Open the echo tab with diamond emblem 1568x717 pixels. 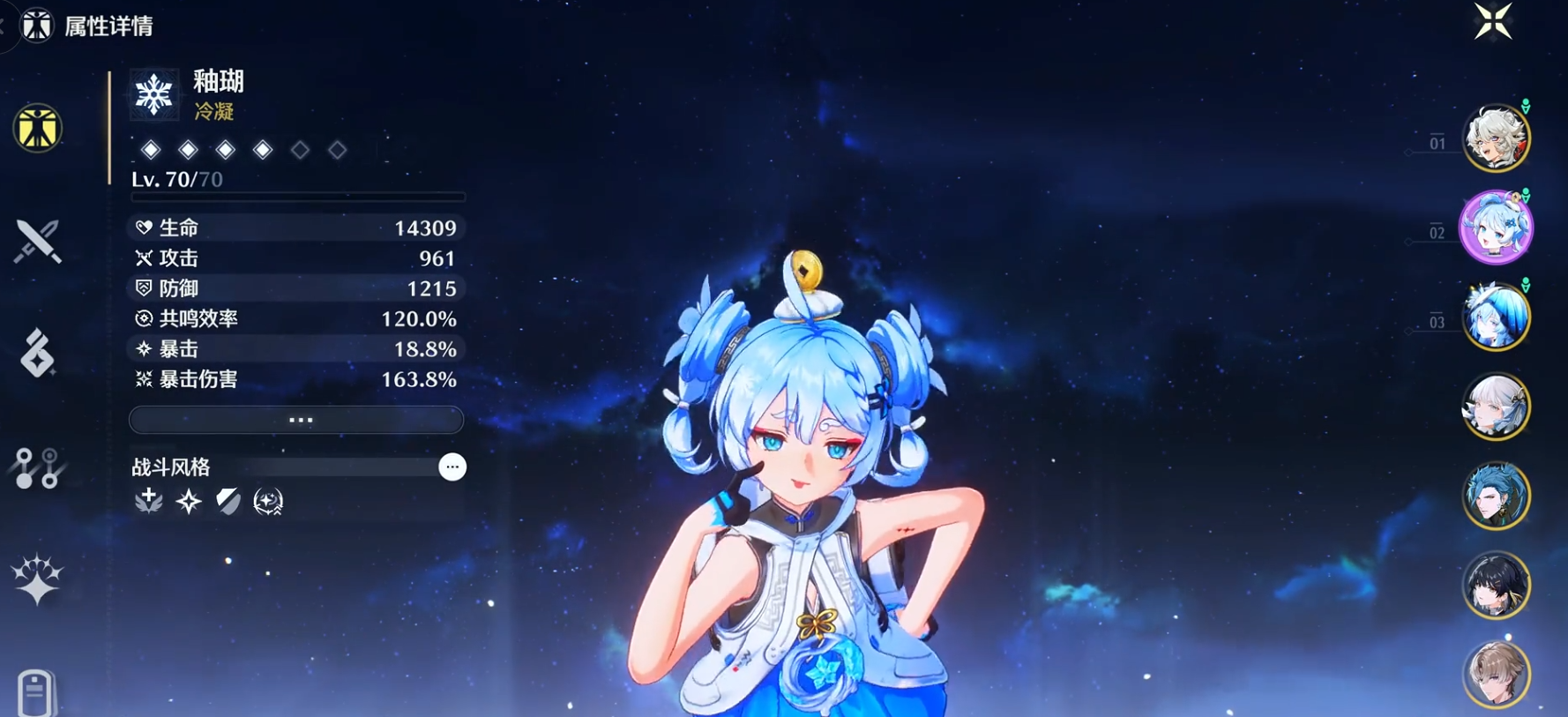coord(37,354)
